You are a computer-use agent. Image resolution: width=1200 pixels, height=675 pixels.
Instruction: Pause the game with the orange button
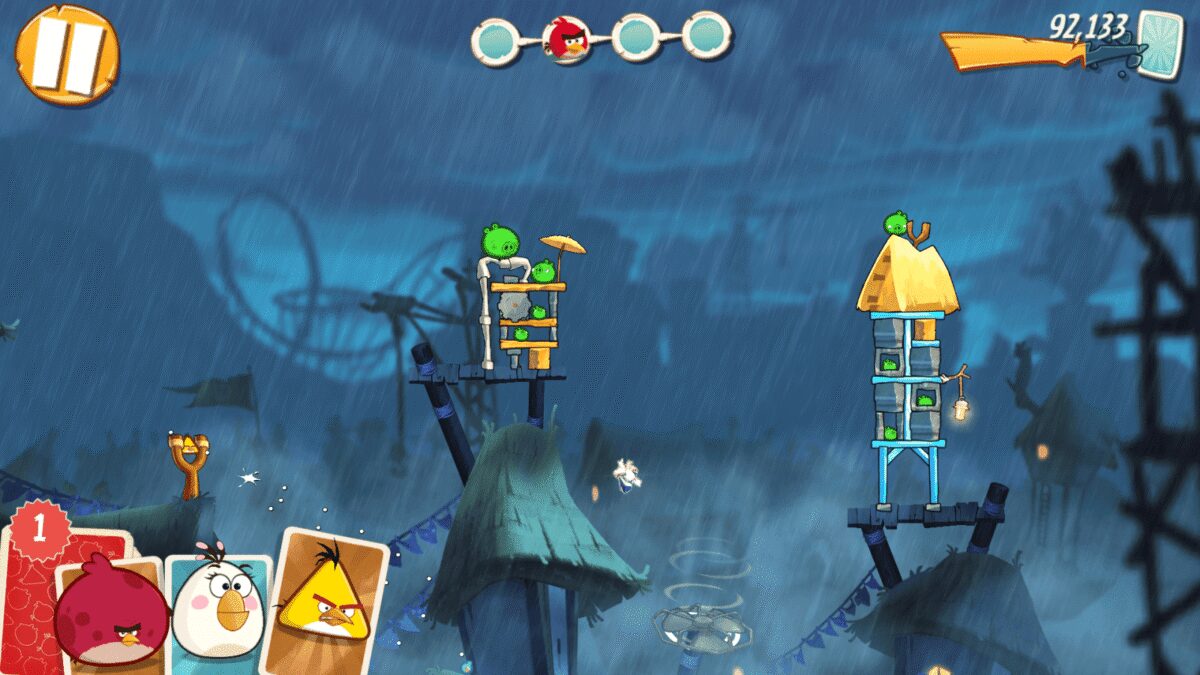[x=67, y=53]
